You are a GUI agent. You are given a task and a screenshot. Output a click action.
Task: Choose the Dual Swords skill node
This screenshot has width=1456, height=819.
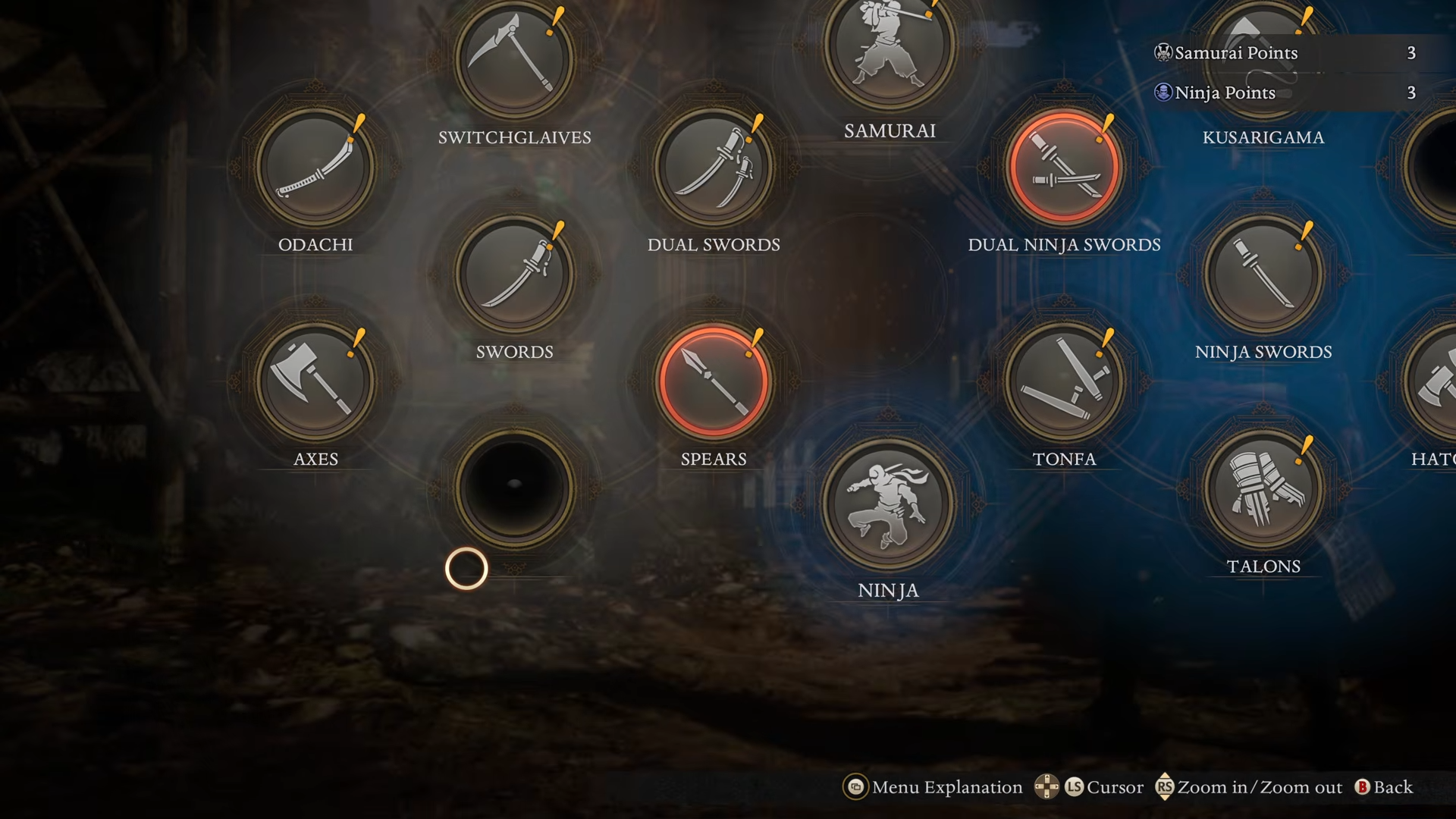714,167
